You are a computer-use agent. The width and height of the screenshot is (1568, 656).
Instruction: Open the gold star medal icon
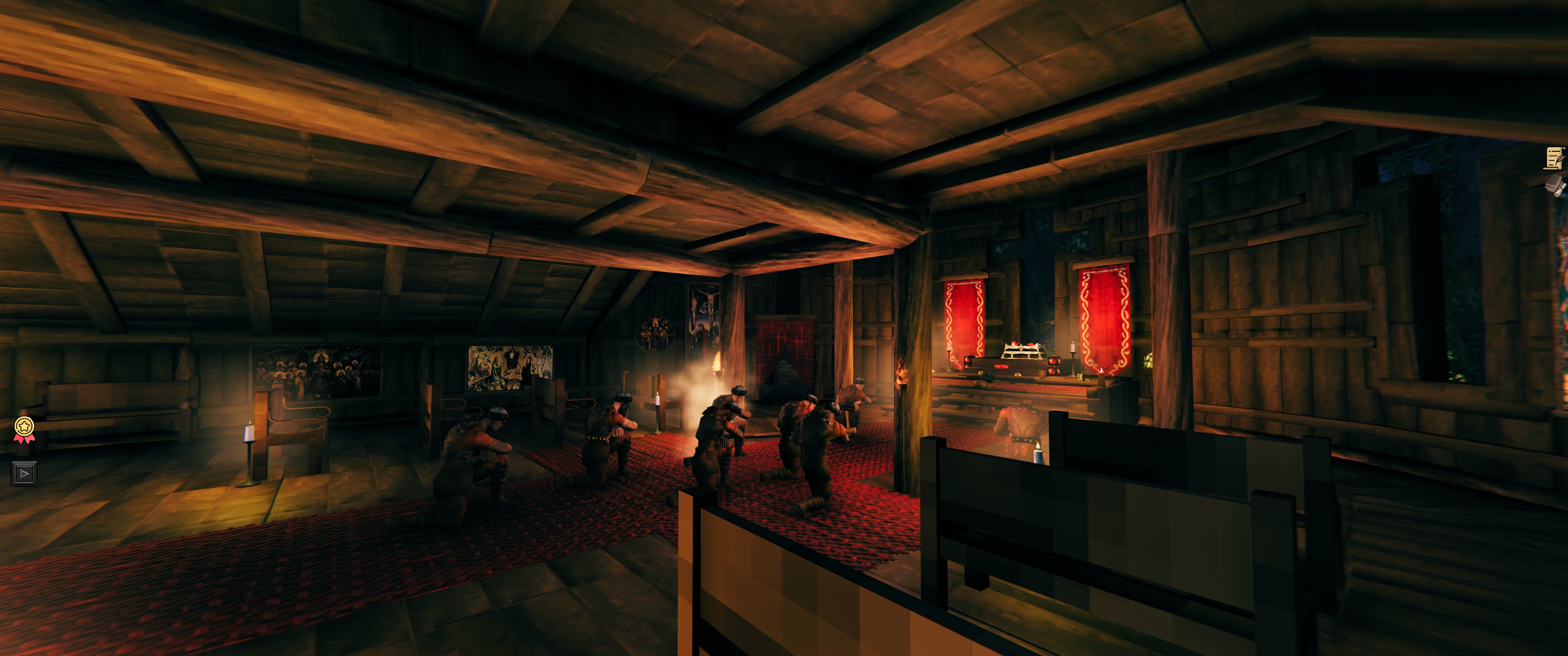pos(24,428)
